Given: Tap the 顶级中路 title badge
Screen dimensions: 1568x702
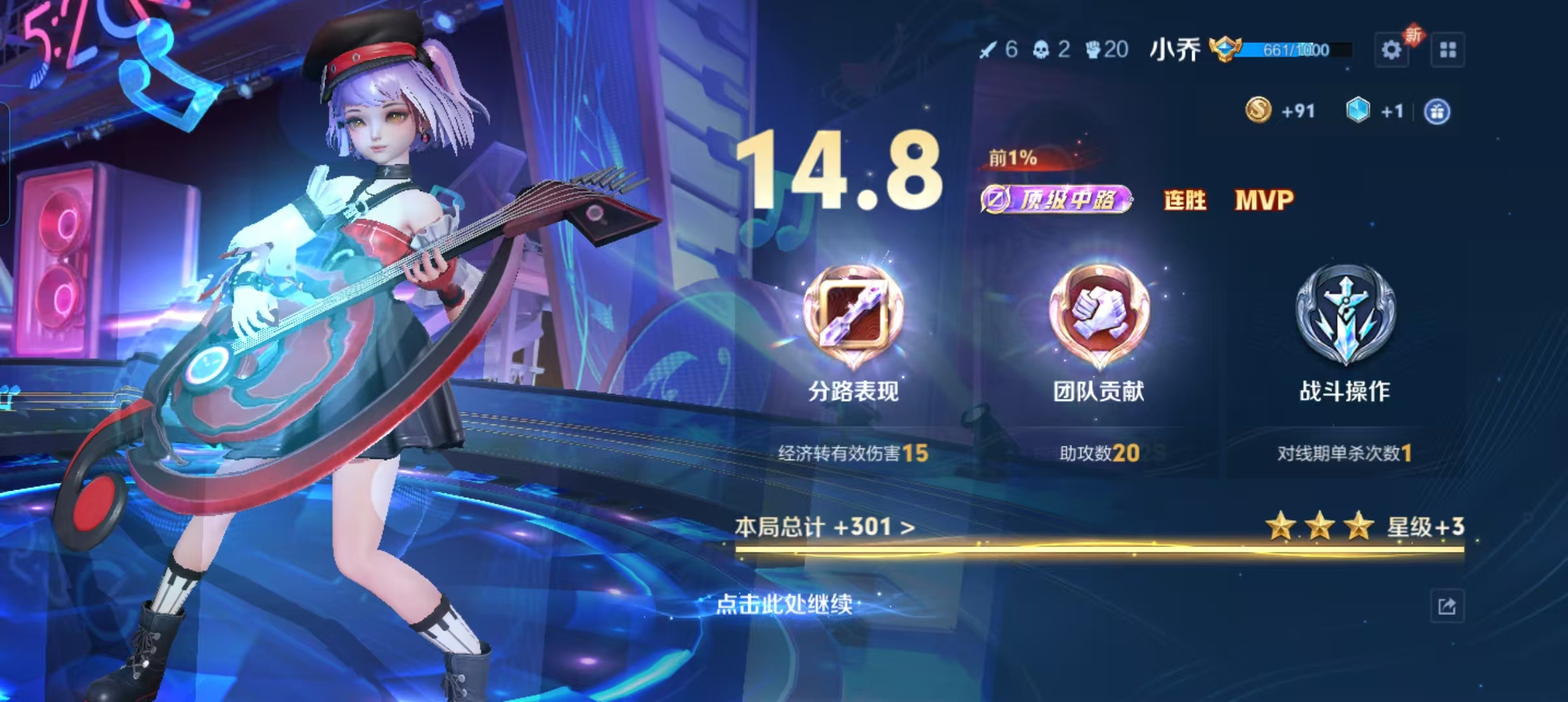Looking at the screenshot, I should 1057,200.
